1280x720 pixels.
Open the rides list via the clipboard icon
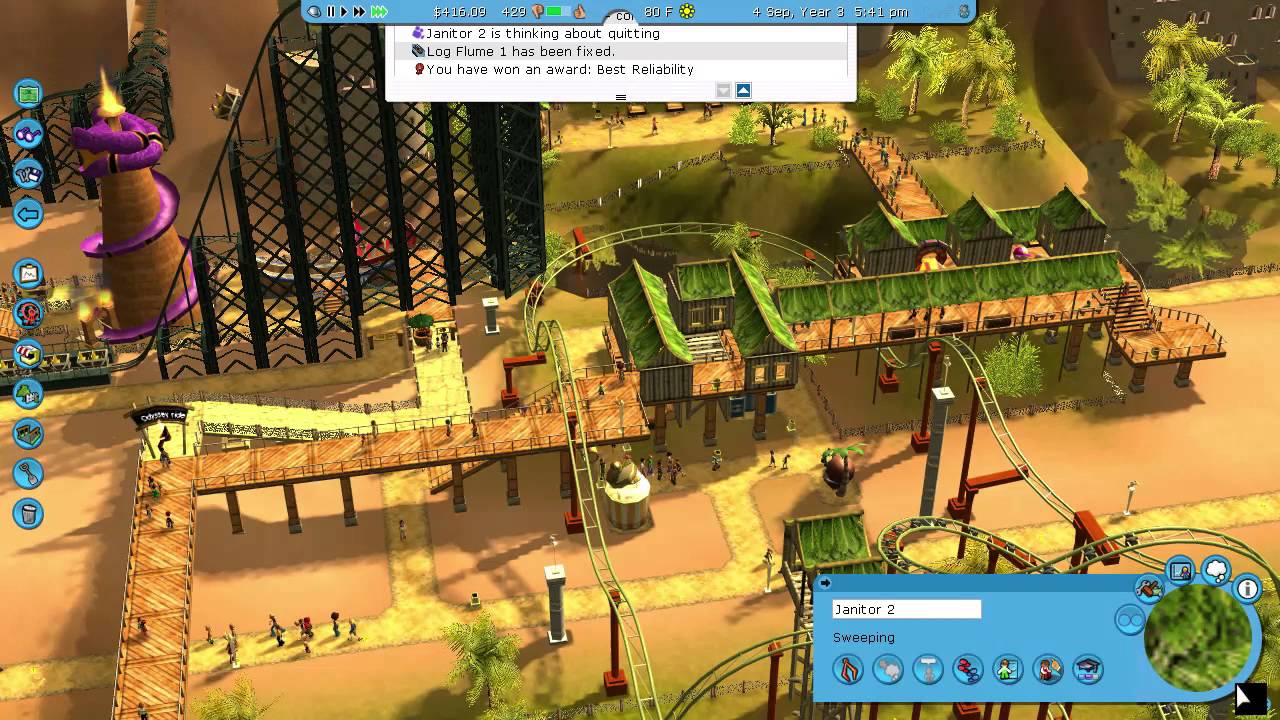(28, 274)
